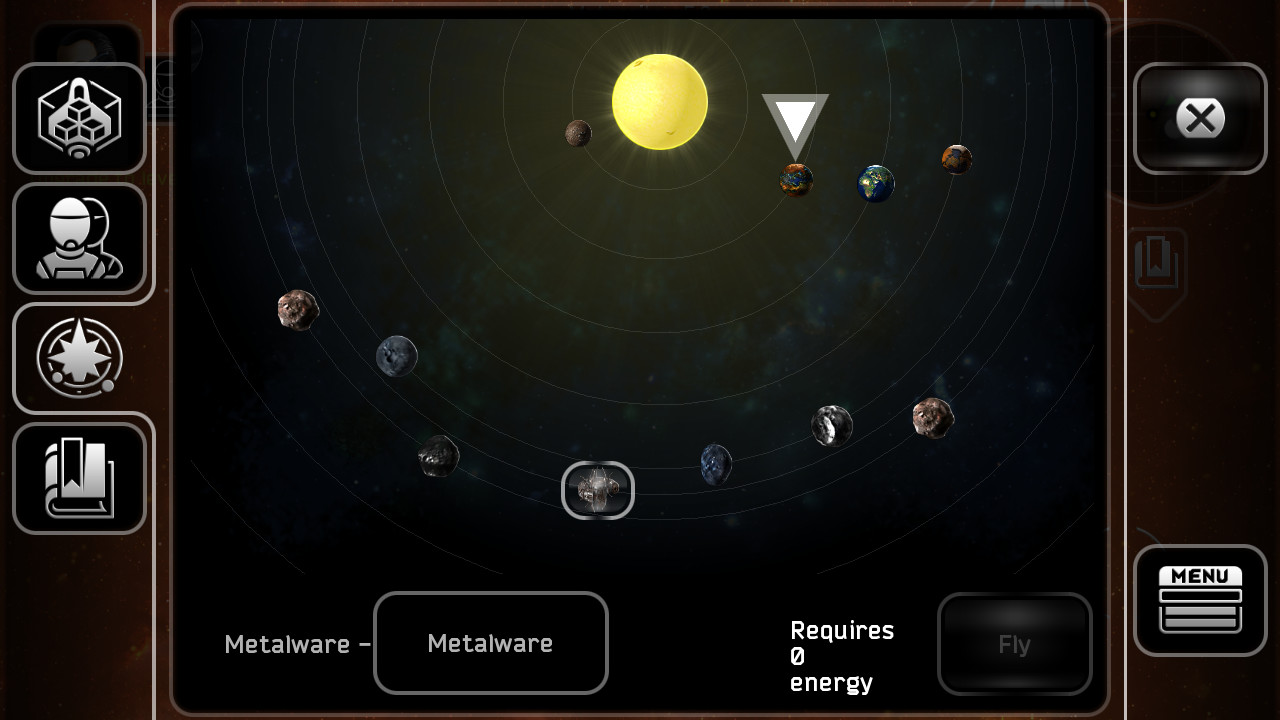Open the Metalware goods selector

pyautogui.click(x=490, y=643)
